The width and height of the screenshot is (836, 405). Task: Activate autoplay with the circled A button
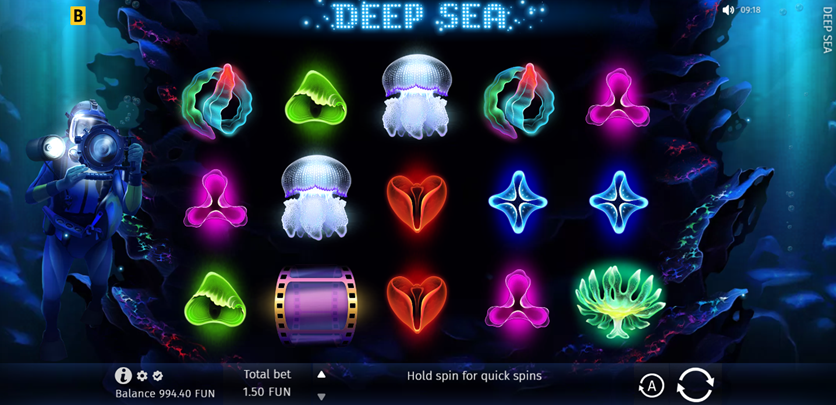pyautogui.click(x=650, y=386)
